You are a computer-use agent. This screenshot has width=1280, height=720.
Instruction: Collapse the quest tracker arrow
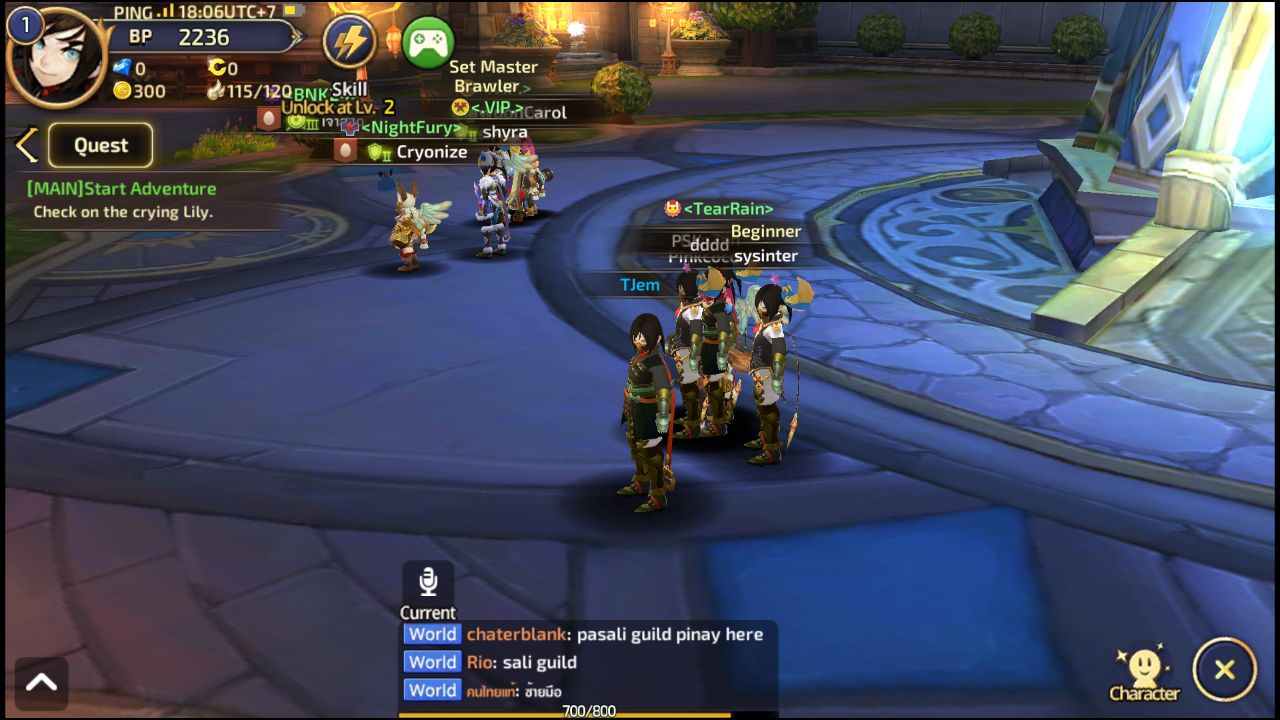pos(27,145)
